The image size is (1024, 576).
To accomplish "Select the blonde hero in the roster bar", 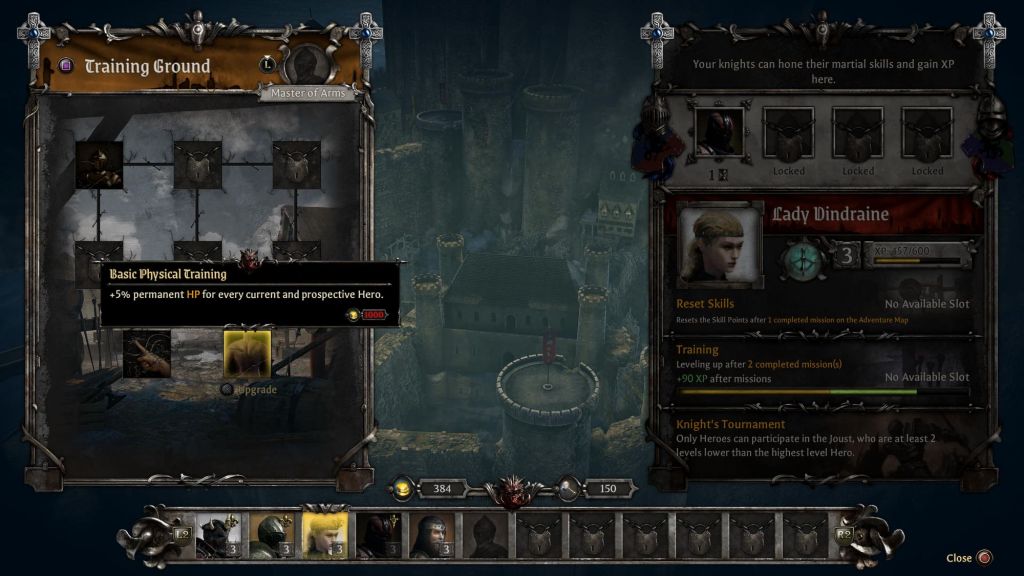I will coord(324,536).
